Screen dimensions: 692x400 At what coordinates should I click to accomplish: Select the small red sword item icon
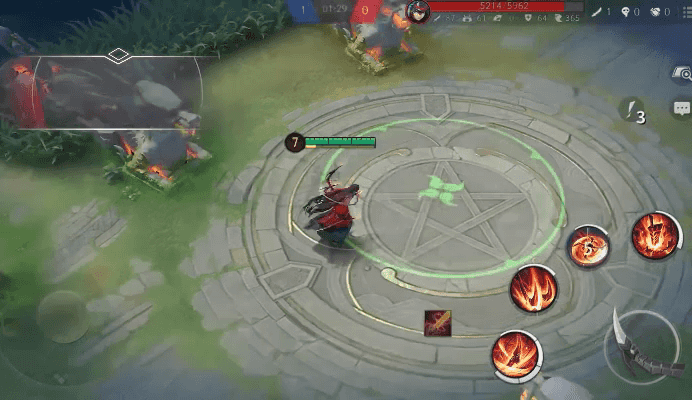click(x=437, y=323)
